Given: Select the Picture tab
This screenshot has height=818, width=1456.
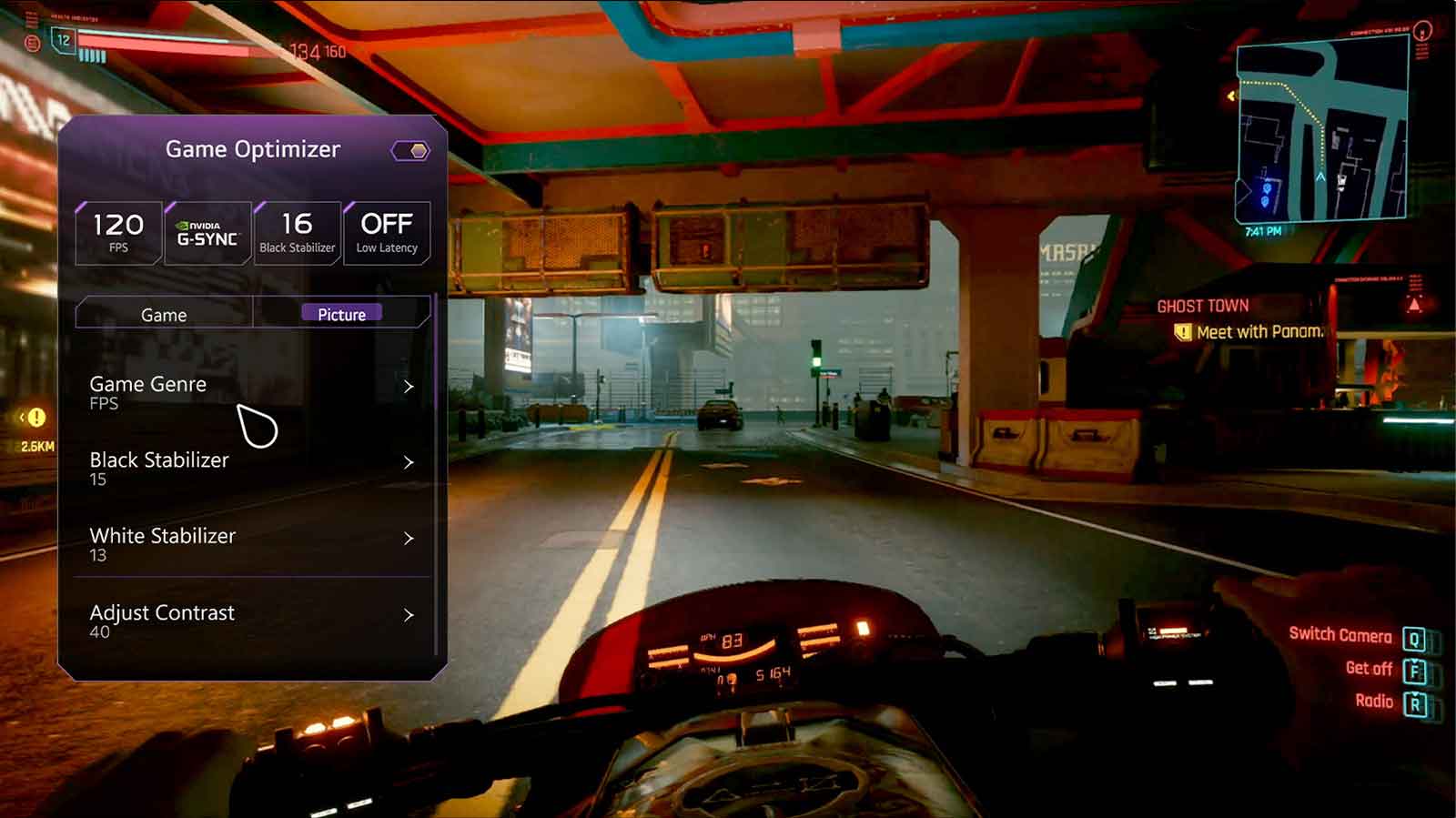Looking at the screenshot, I should (342, 314).
